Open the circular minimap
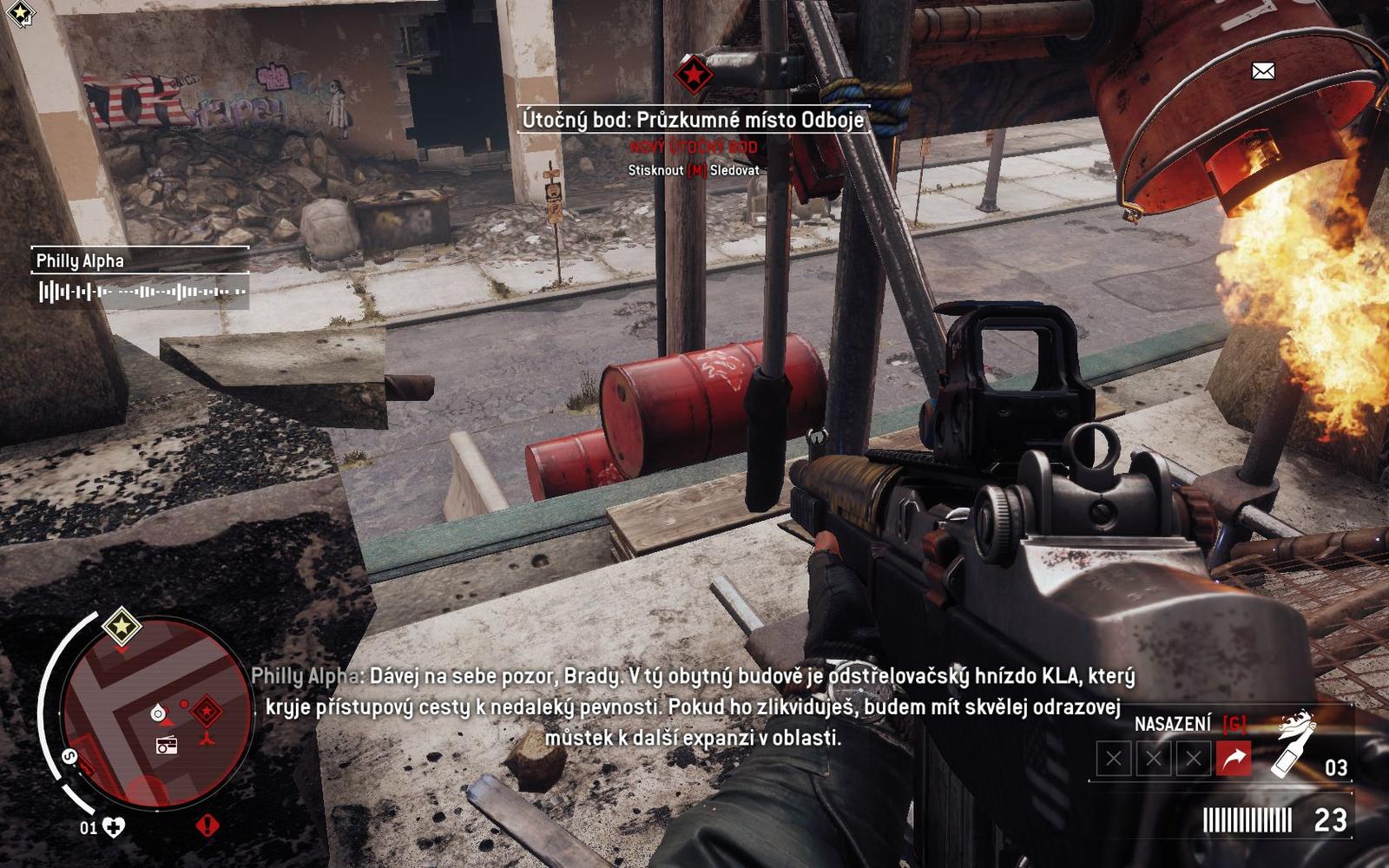Viewport: 1389px width, 868px height. [x=157, y=713]
